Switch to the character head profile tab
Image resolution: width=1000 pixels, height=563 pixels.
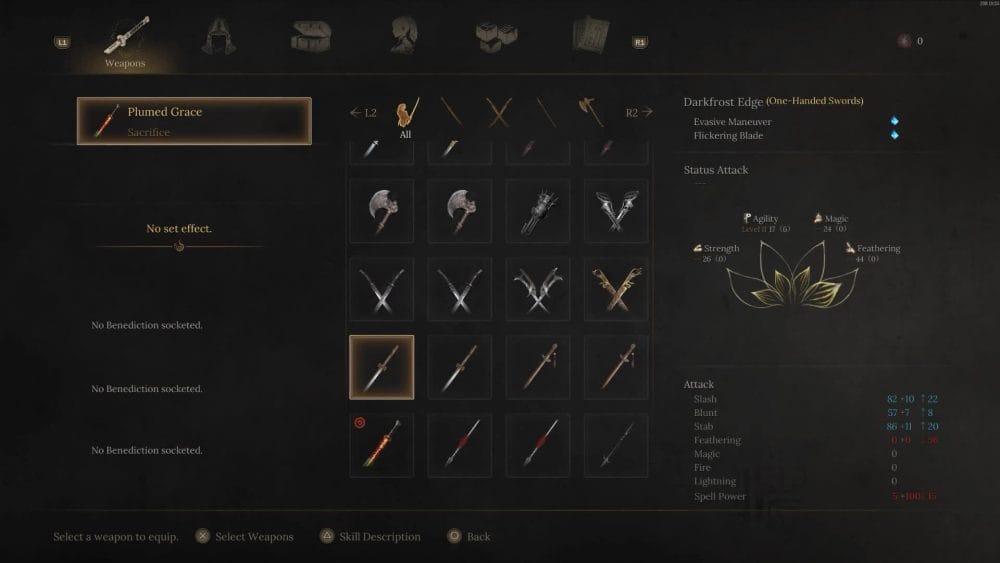(403, 38)
